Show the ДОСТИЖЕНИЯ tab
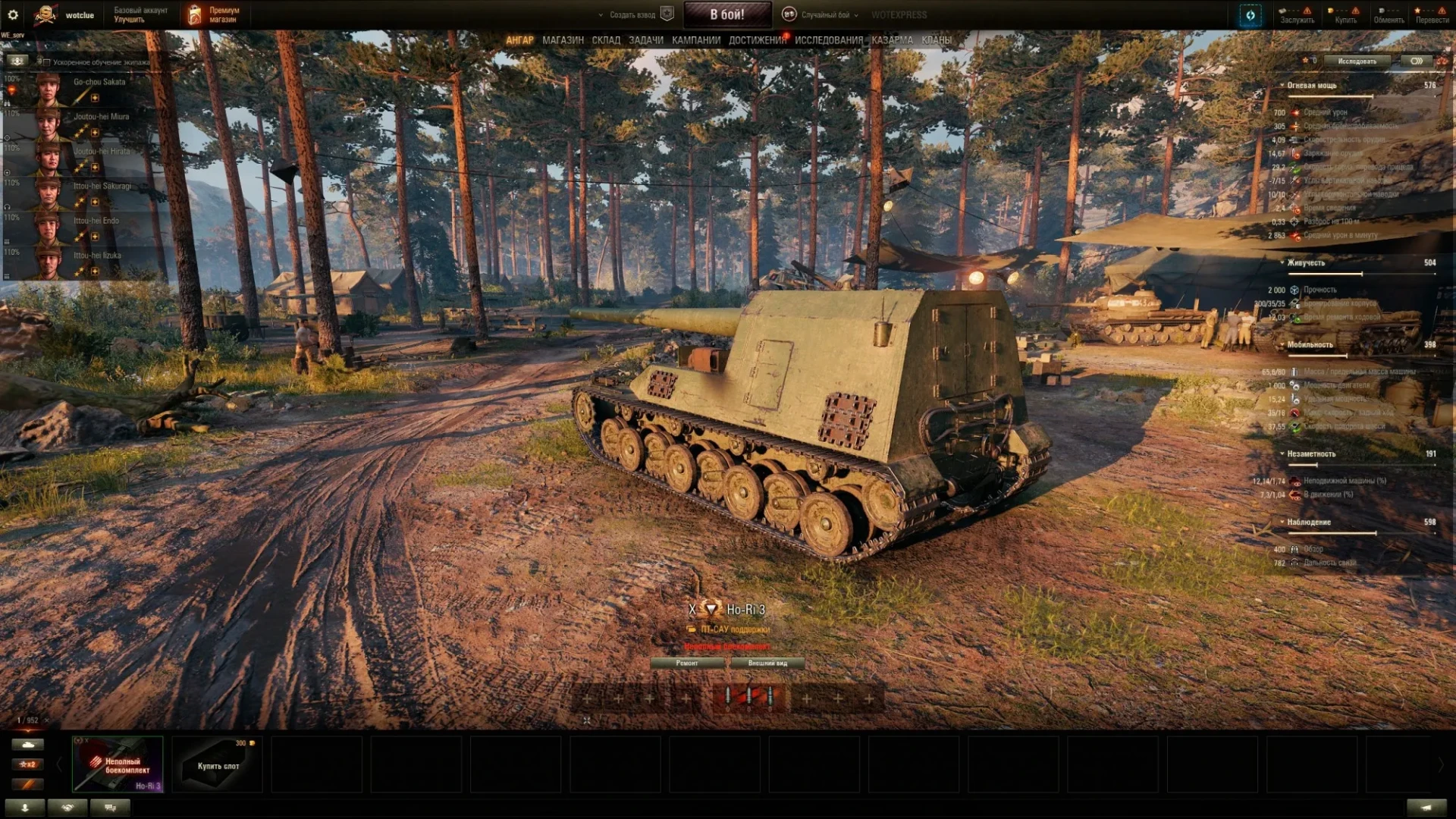This screenshot has height=819, width=1456. pyautogui.click(x=757, y=40)
